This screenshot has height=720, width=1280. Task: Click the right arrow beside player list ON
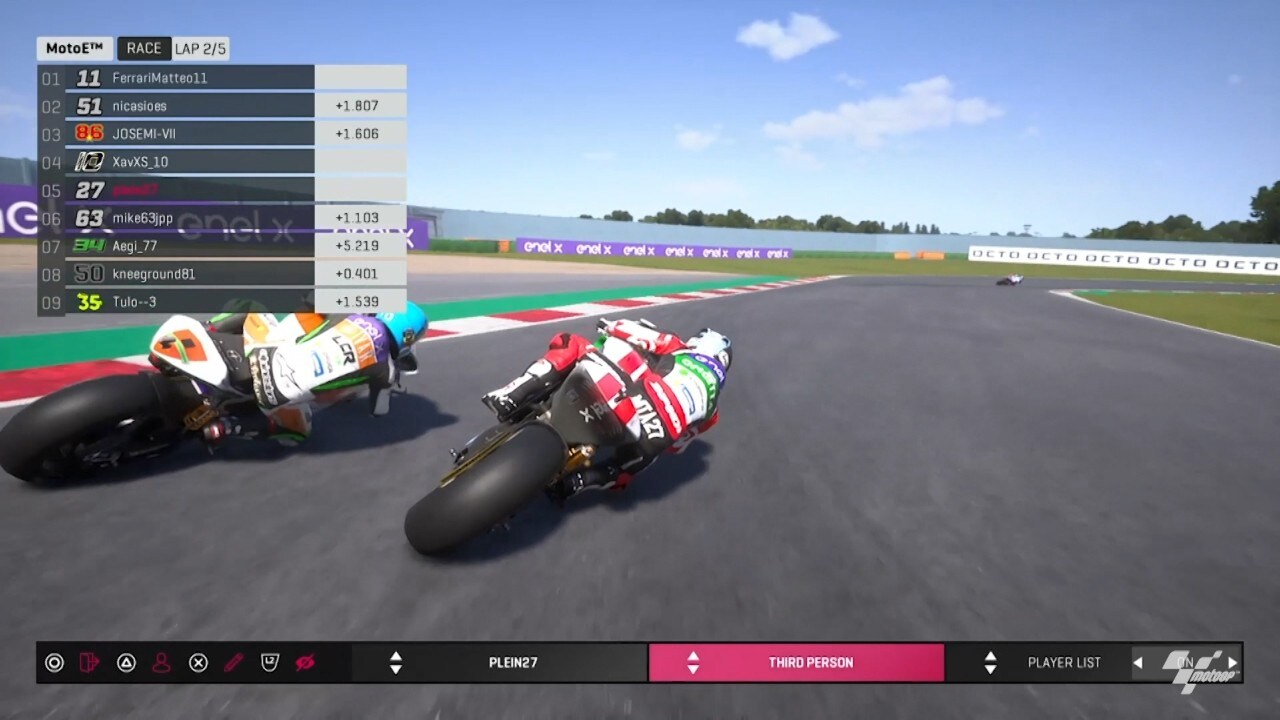pos(1232,662)
